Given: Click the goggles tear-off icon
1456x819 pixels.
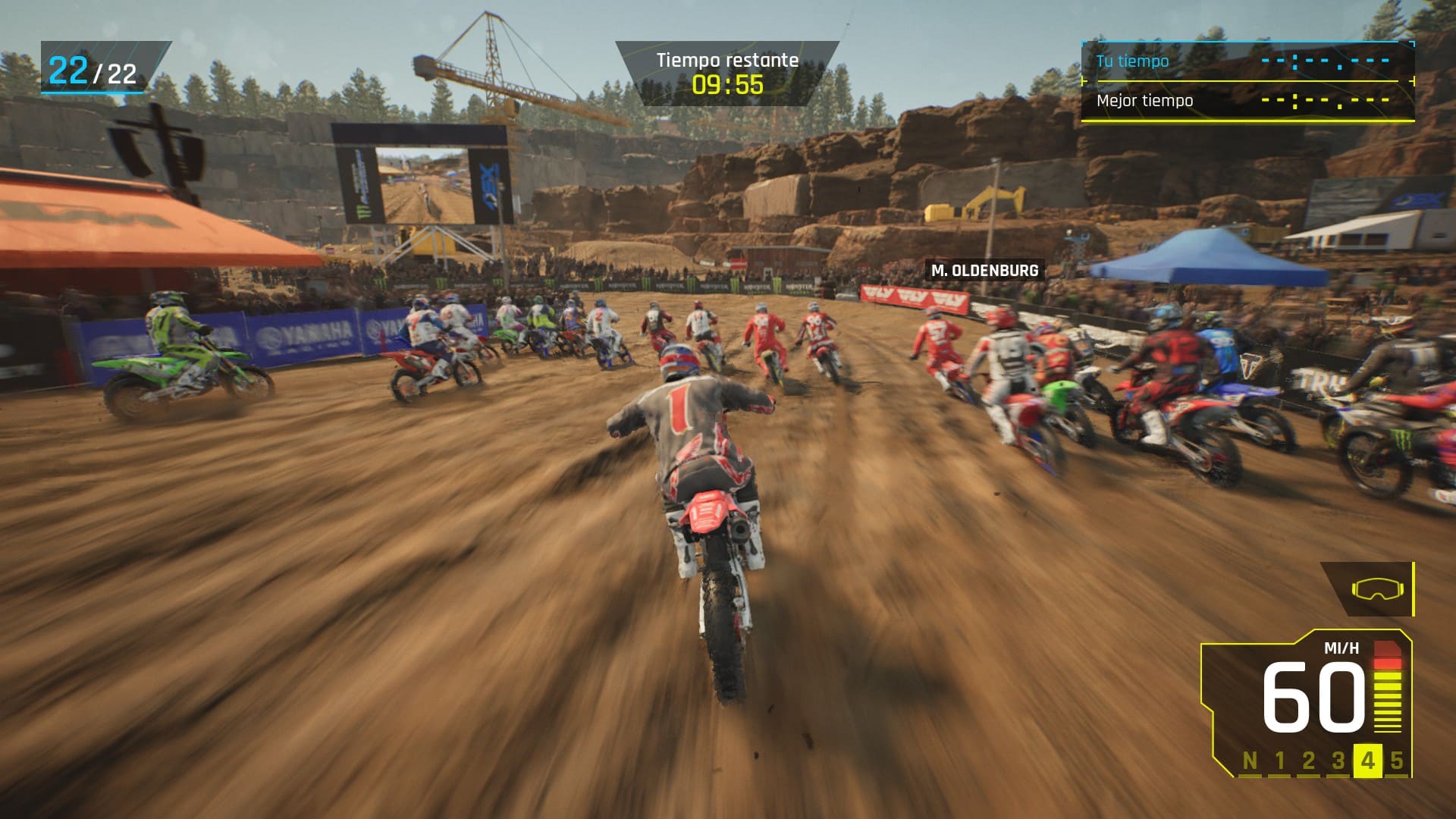Looking at the screenshot, I should (x=1376, y=589).
